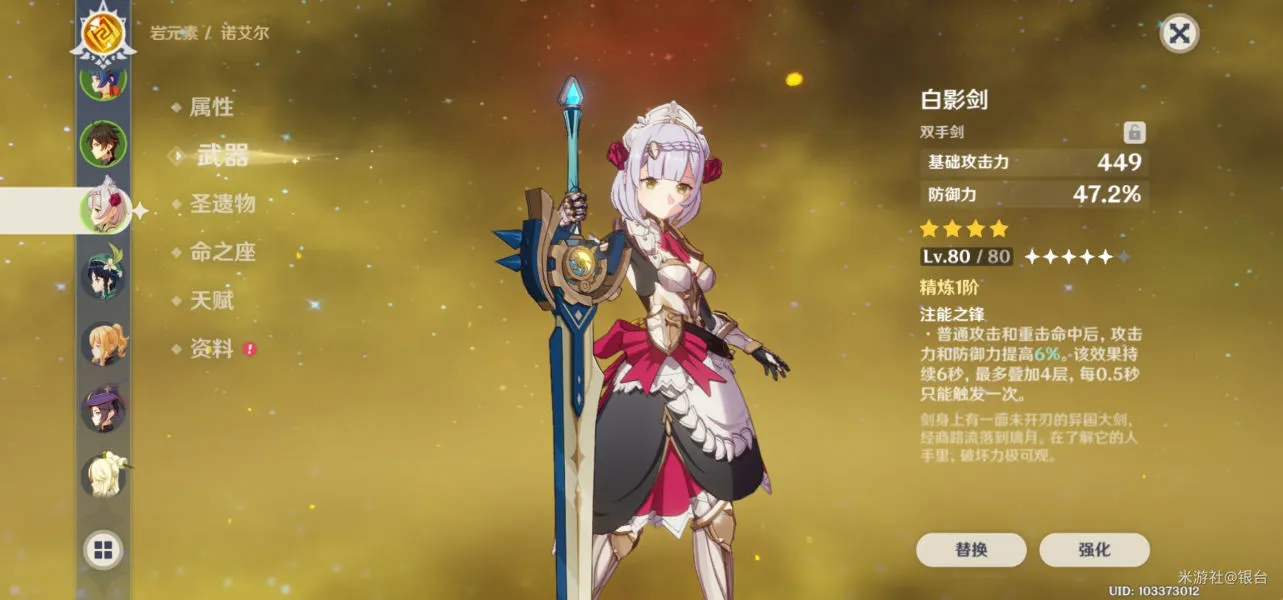Show the 命之座 constellation tab
The image size is (1283, 600).
pyautogui.click(x=222, y=252)
